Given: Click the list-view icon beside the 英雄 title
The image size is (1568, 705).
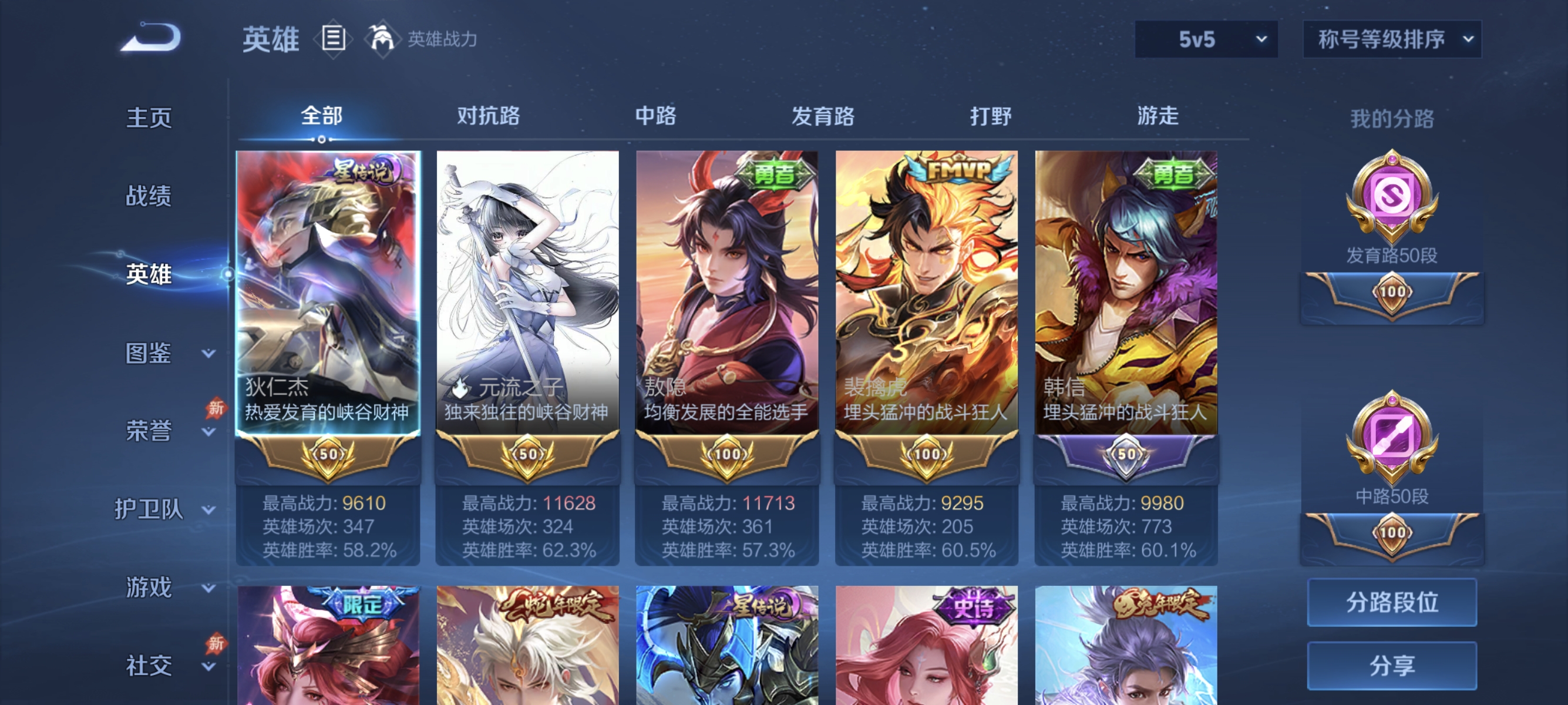Looking at the screenshot, I should [334, 39].
